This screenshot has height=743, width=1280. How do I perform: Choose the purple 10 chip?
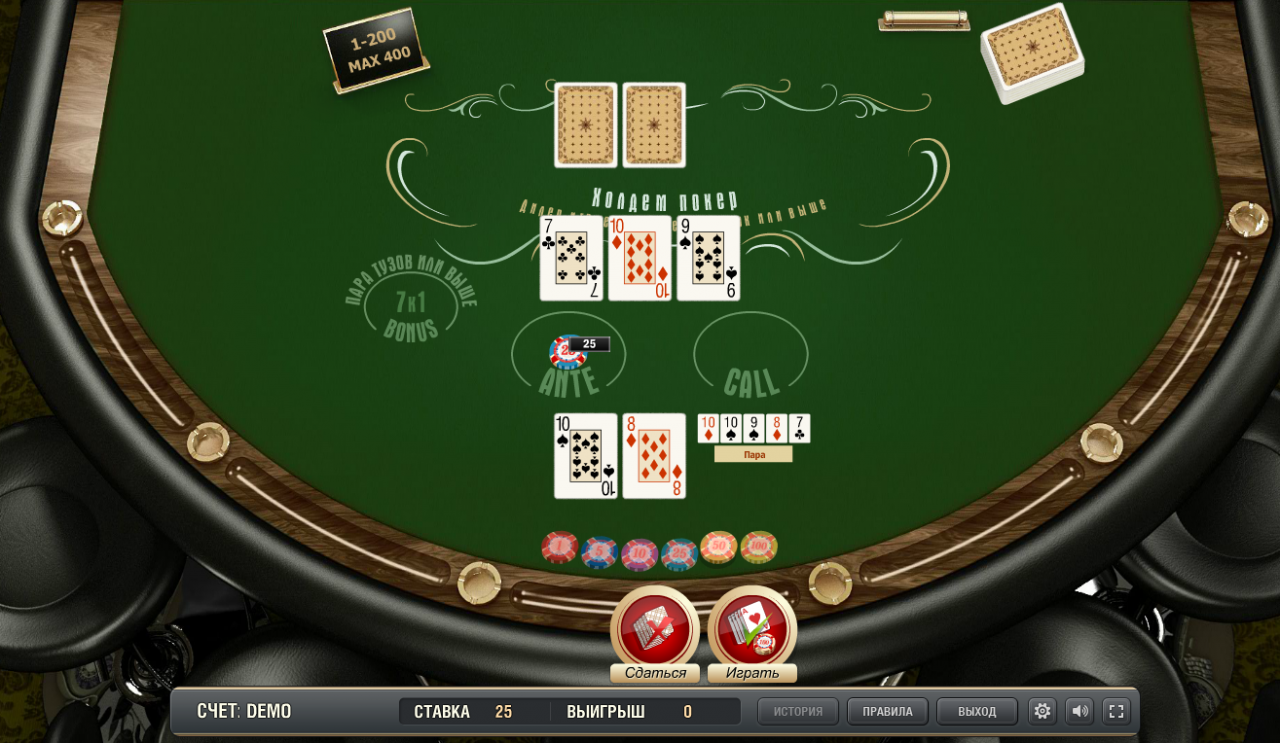click(x=639, y=554)
